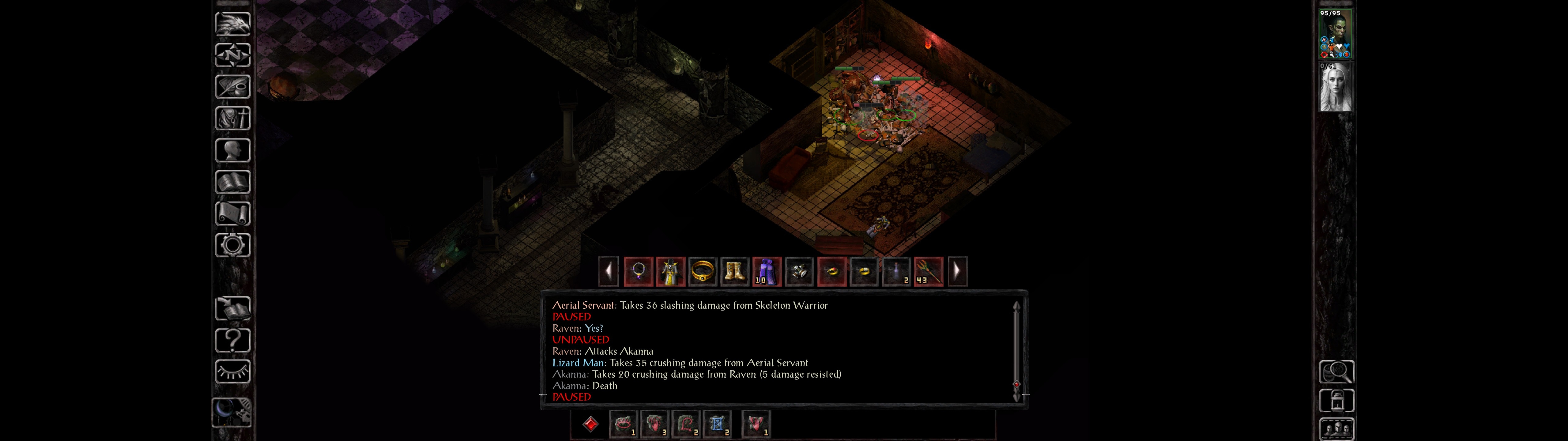Use the purple cloak with 10 charges
The height and width of the screenshot is (441, 1568).
(766, 272)
